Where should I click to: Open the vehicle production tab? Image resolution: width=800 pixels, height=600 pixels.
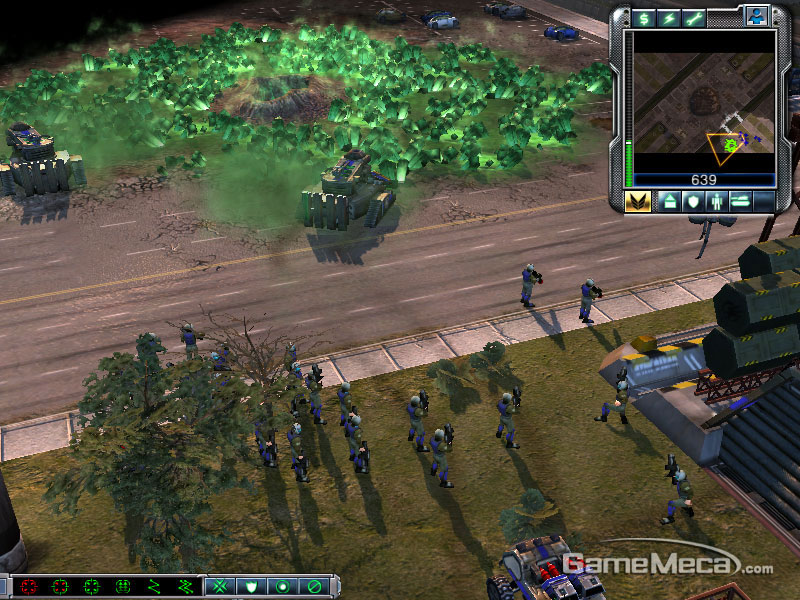[x=742, y=202]
